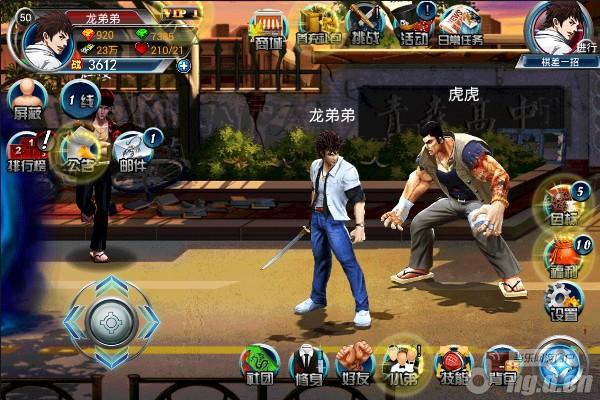
Task: Open the 背包 backpack inventory
Action: (x=501, y=364)
